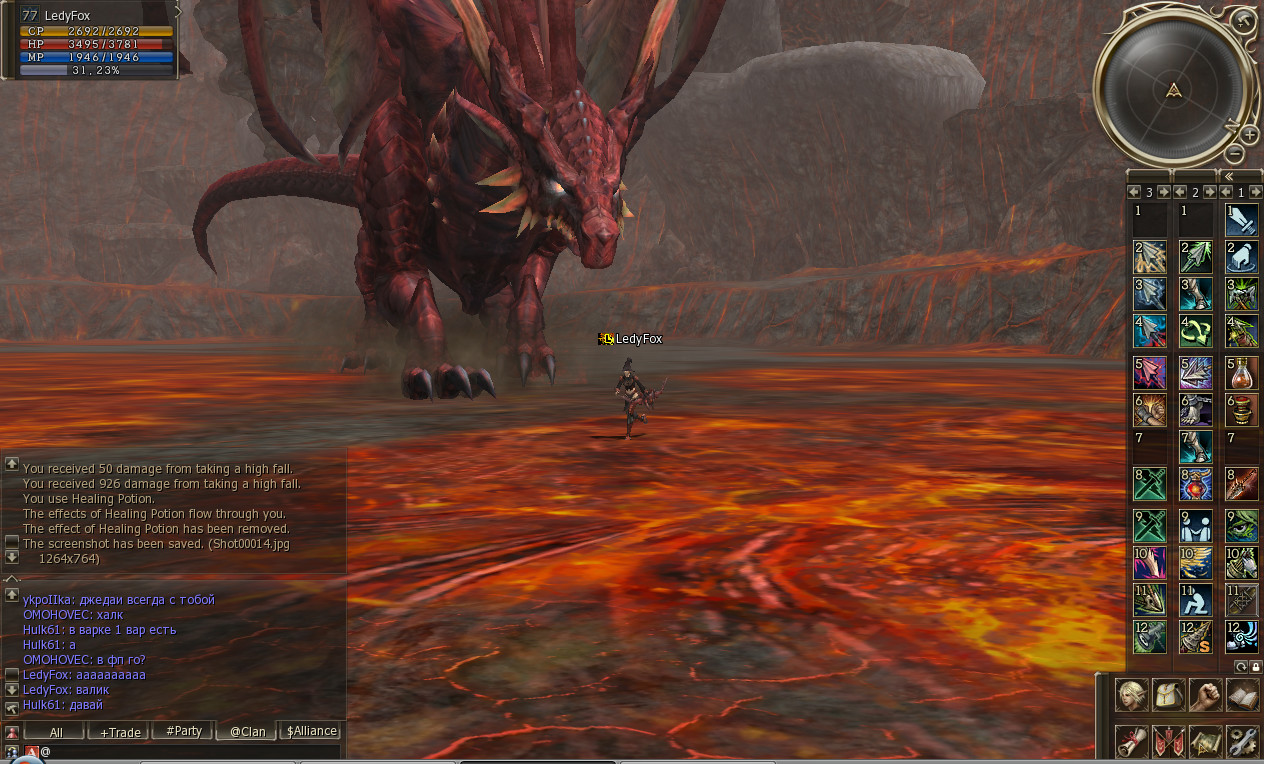This screenshot has height=764, width=1264.
Task: Click the chat message input field
Action: (190, 751)
